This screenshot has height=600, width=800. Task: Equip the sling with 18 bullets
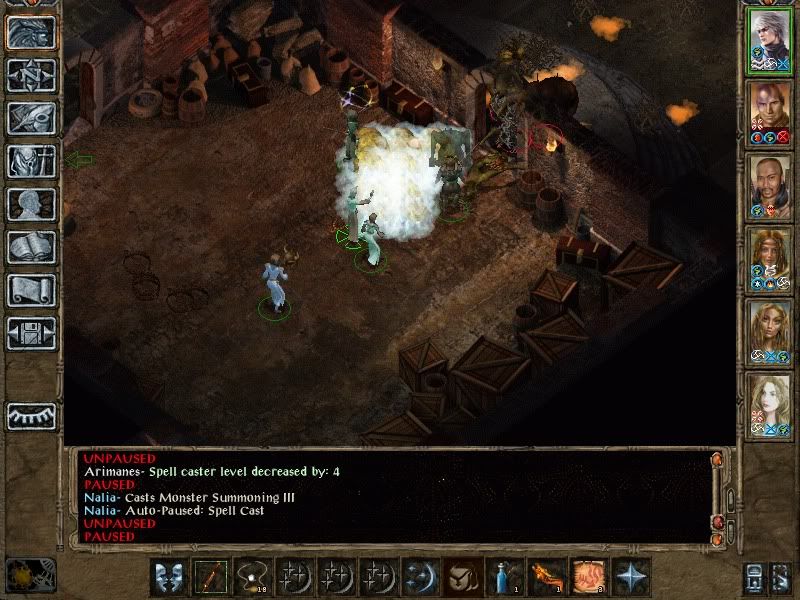tap(250, 578)
